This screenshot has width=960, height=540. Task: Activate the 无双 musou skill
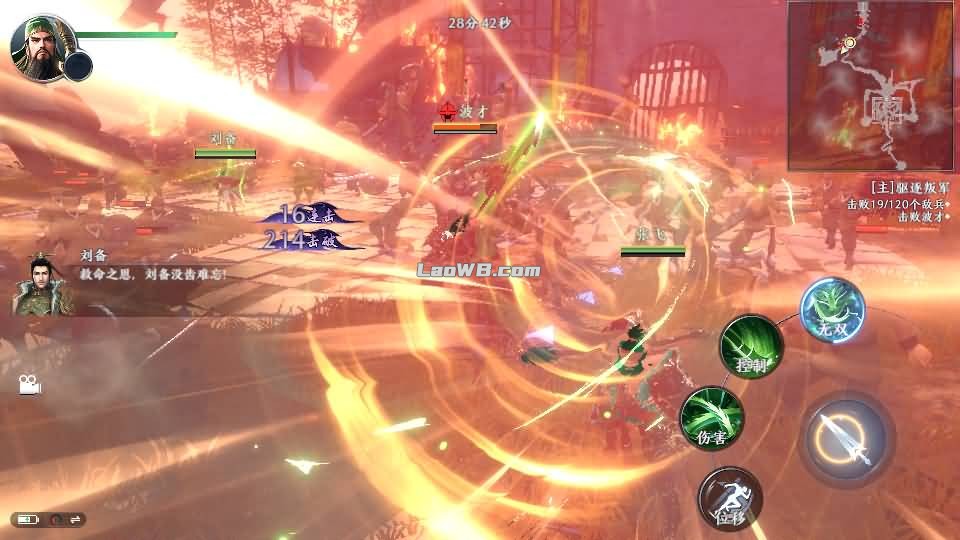click(x=832, y=310)
